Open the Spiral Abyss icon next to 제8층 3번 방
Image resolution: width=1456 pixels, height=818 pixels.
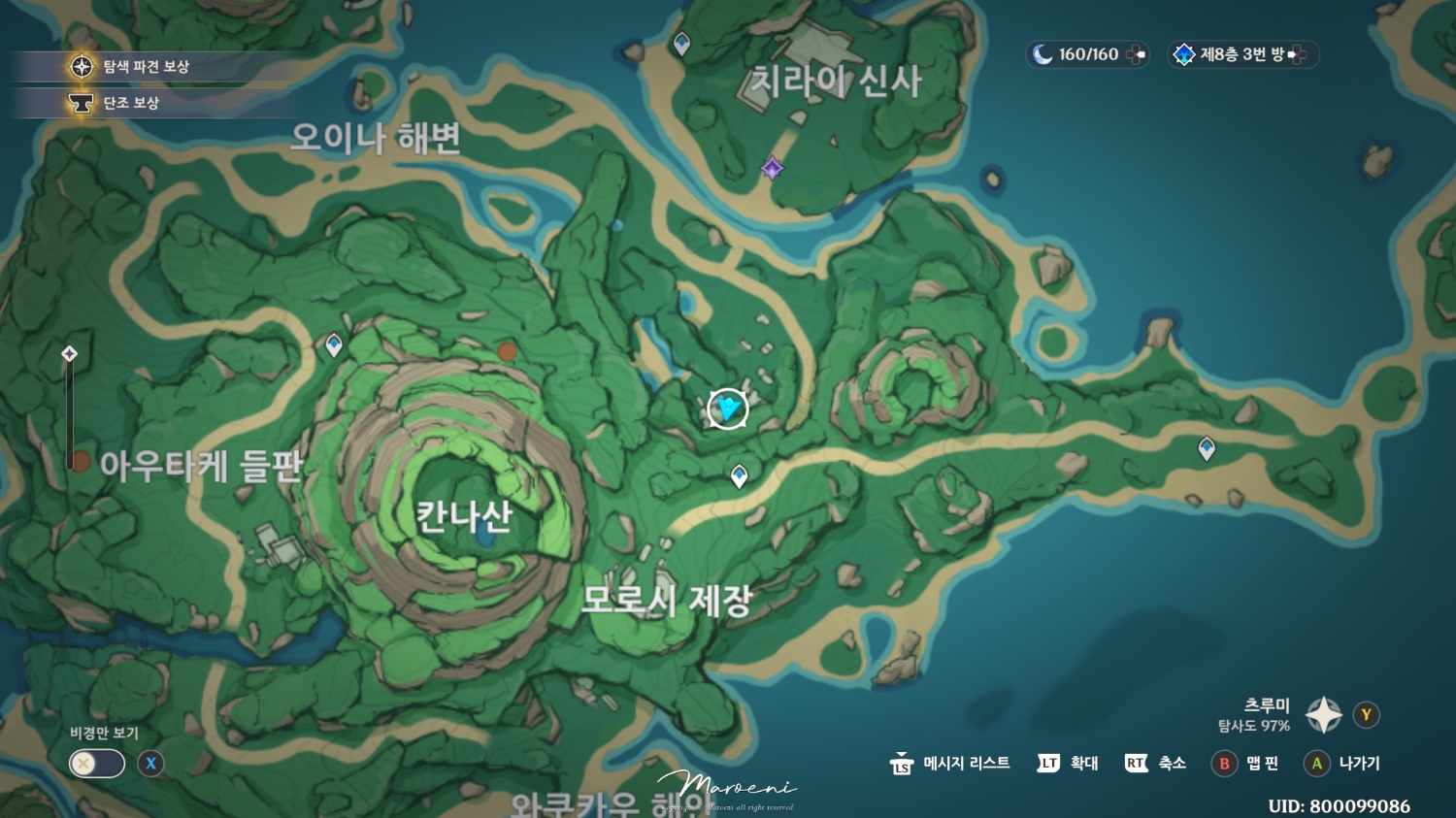[x=1184, y=54]
